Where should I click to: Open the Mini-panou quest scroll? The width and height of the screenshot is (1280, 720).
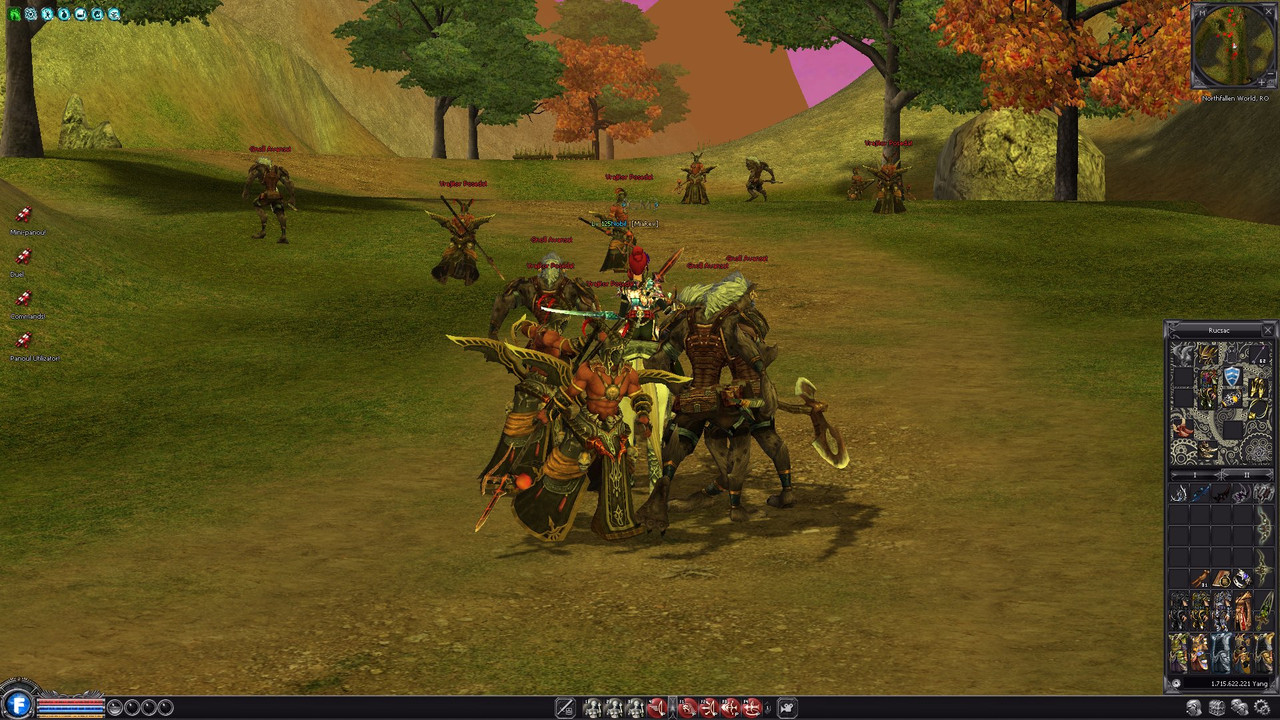click(x=23, y=215)
